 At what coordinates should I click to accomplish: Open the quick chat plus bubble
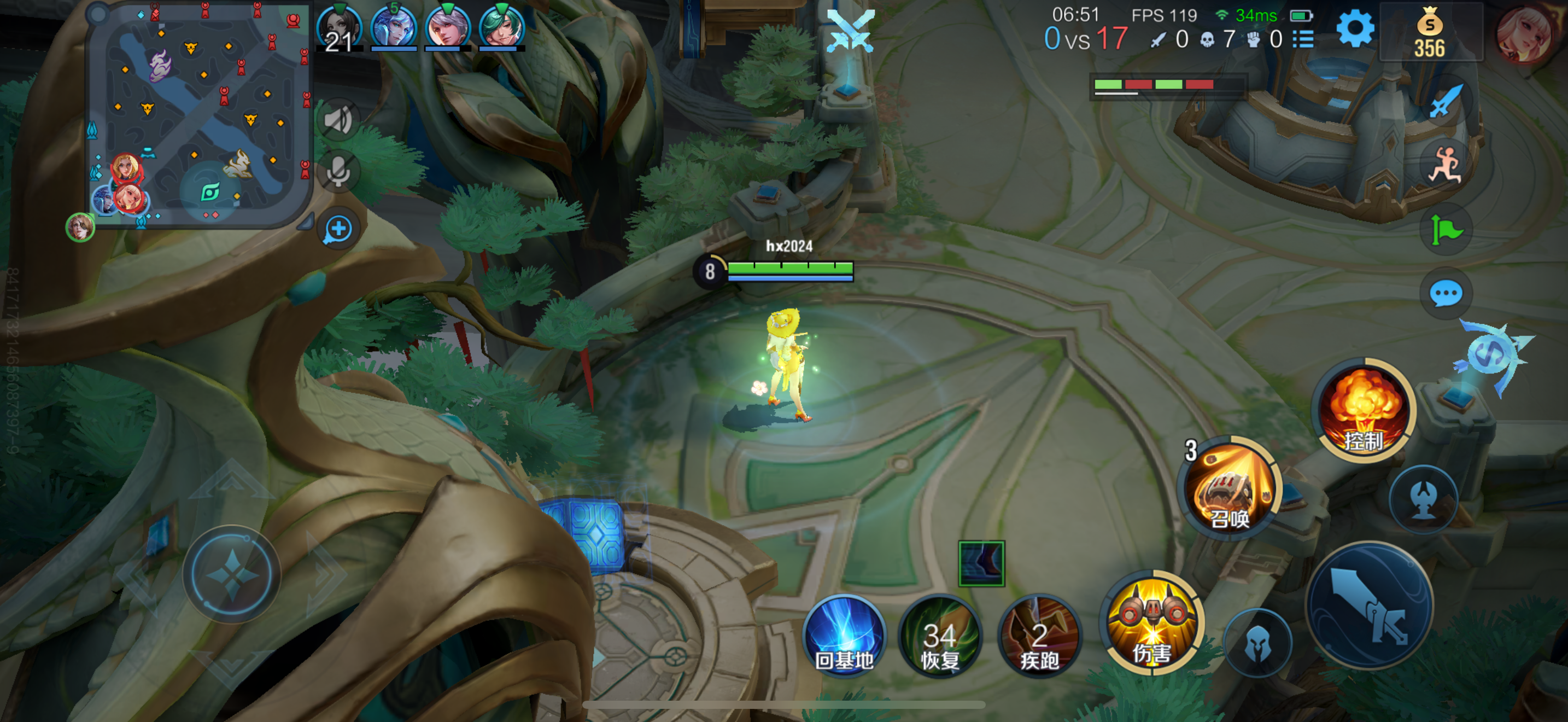338,230
